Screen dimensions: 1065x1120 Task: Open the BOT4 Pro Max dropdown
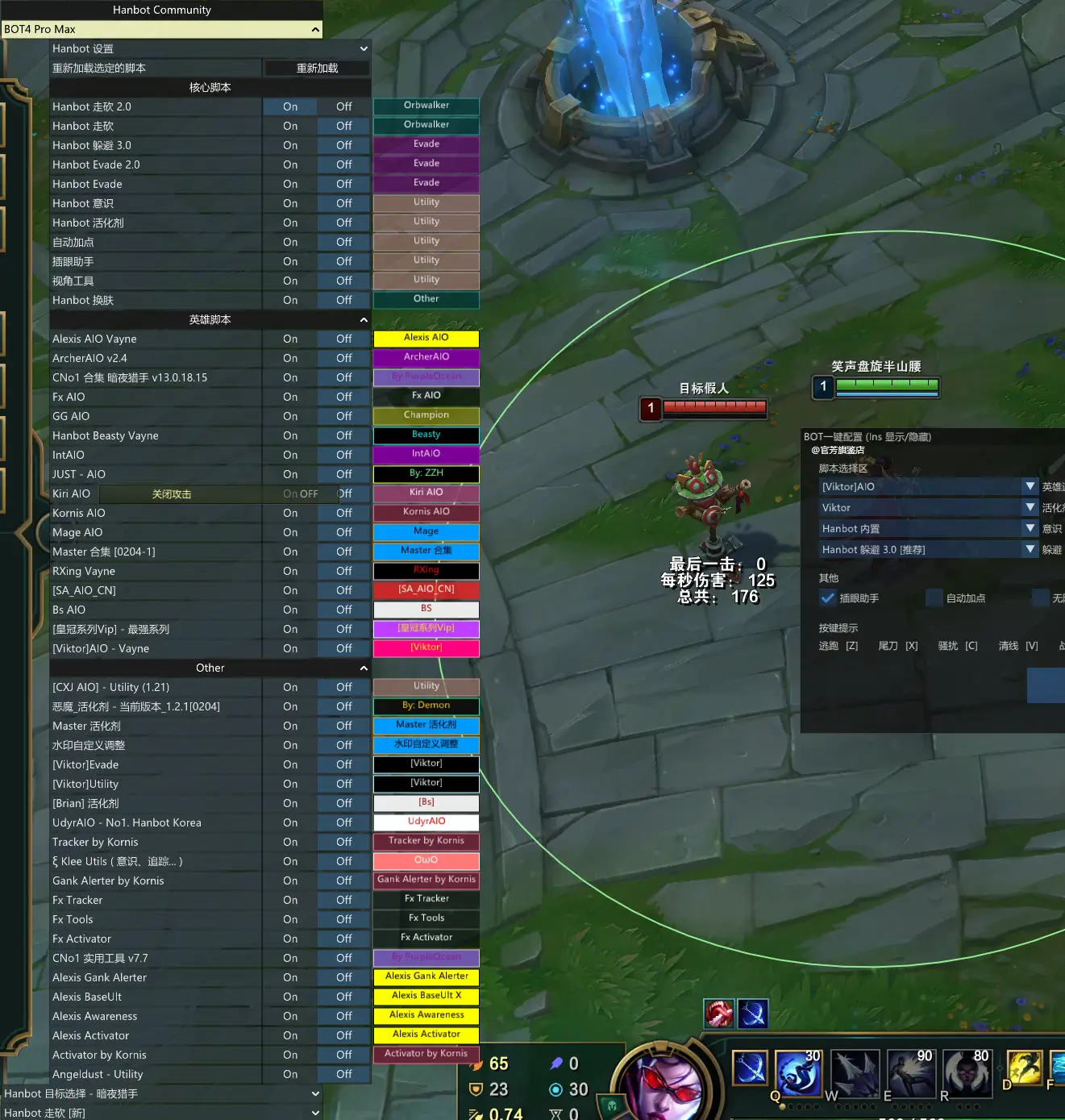(x=161, y=30)
